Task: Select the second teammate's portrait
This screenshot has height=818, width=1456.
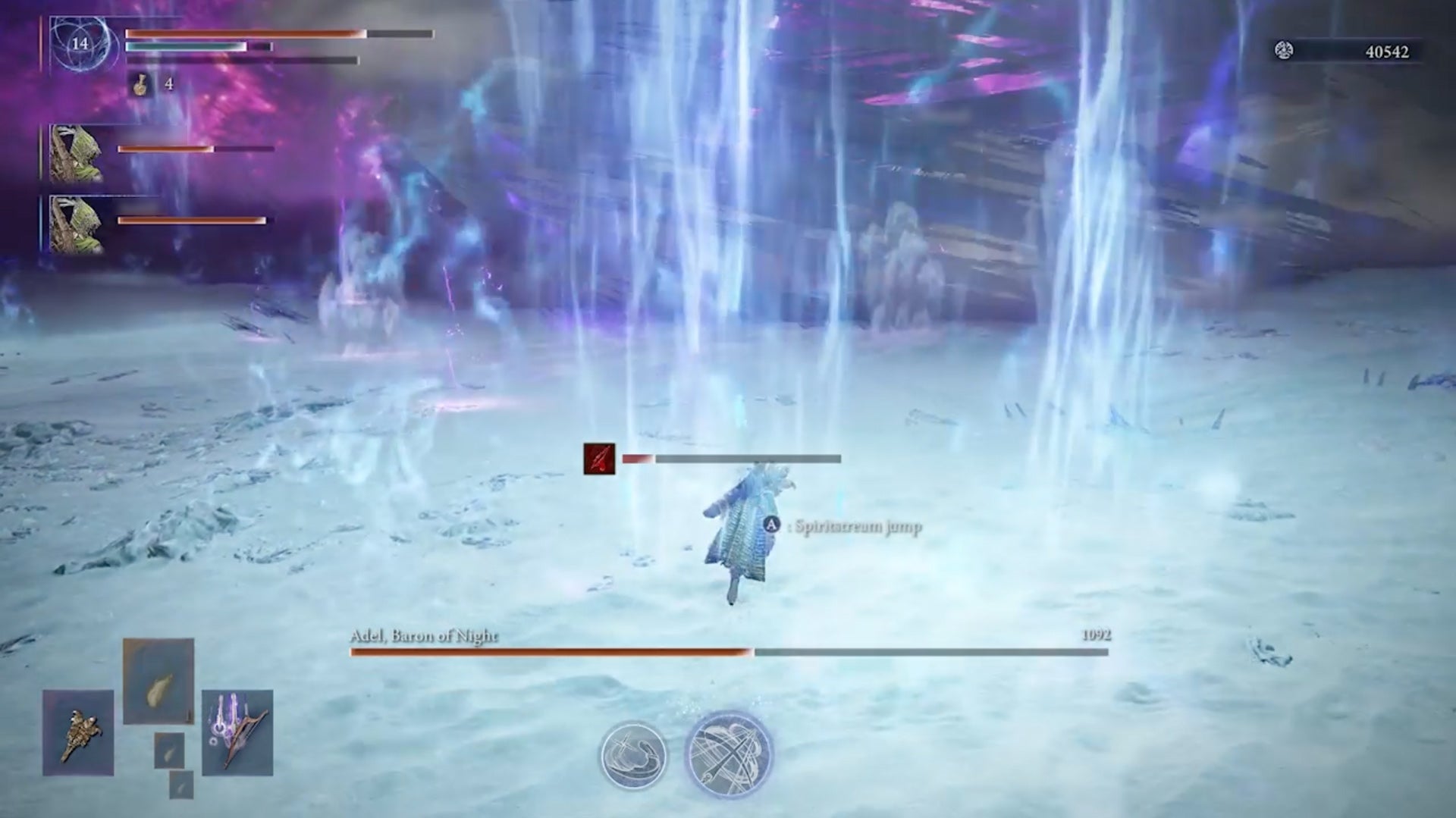Action: [75, 224]
